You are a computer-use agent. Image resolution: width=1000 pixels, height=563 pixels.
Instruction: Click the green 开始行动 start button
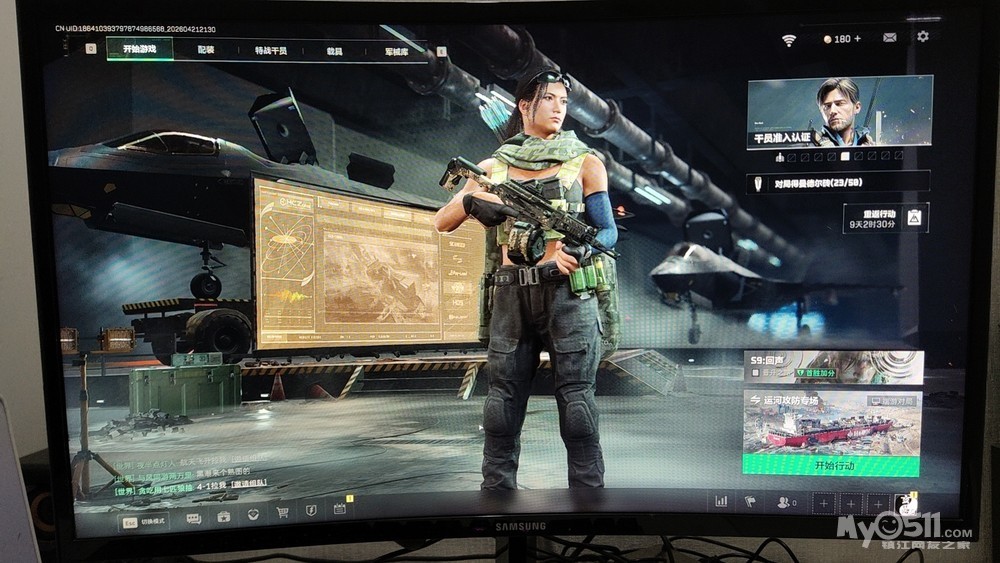[832, 465]
